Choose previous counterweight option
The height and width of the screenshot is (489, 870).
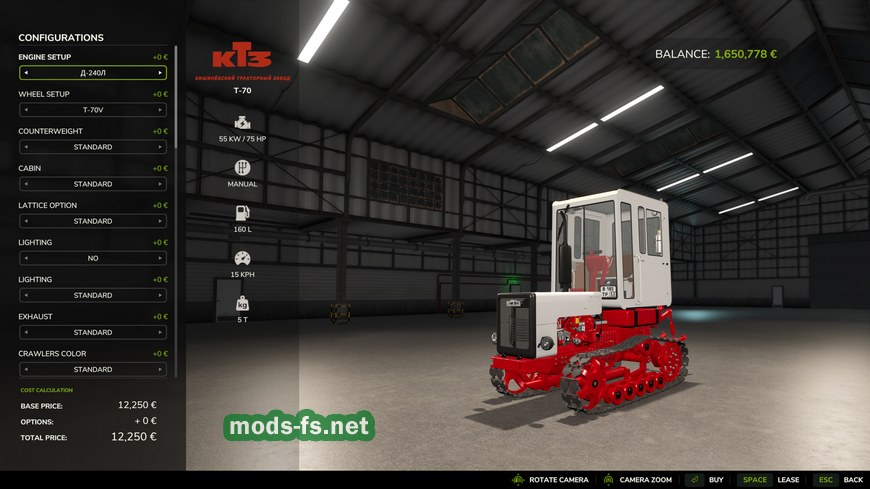point(26,147)
